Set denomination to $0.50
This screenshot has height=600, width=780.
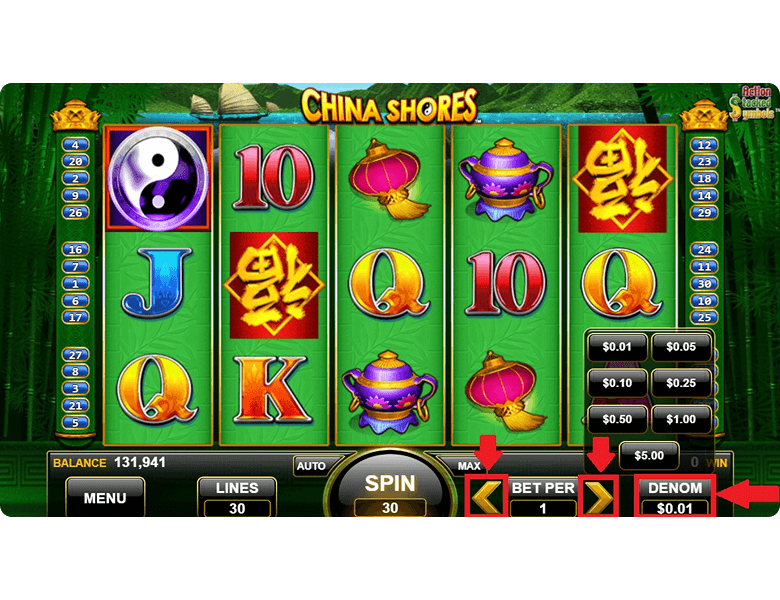617,419
